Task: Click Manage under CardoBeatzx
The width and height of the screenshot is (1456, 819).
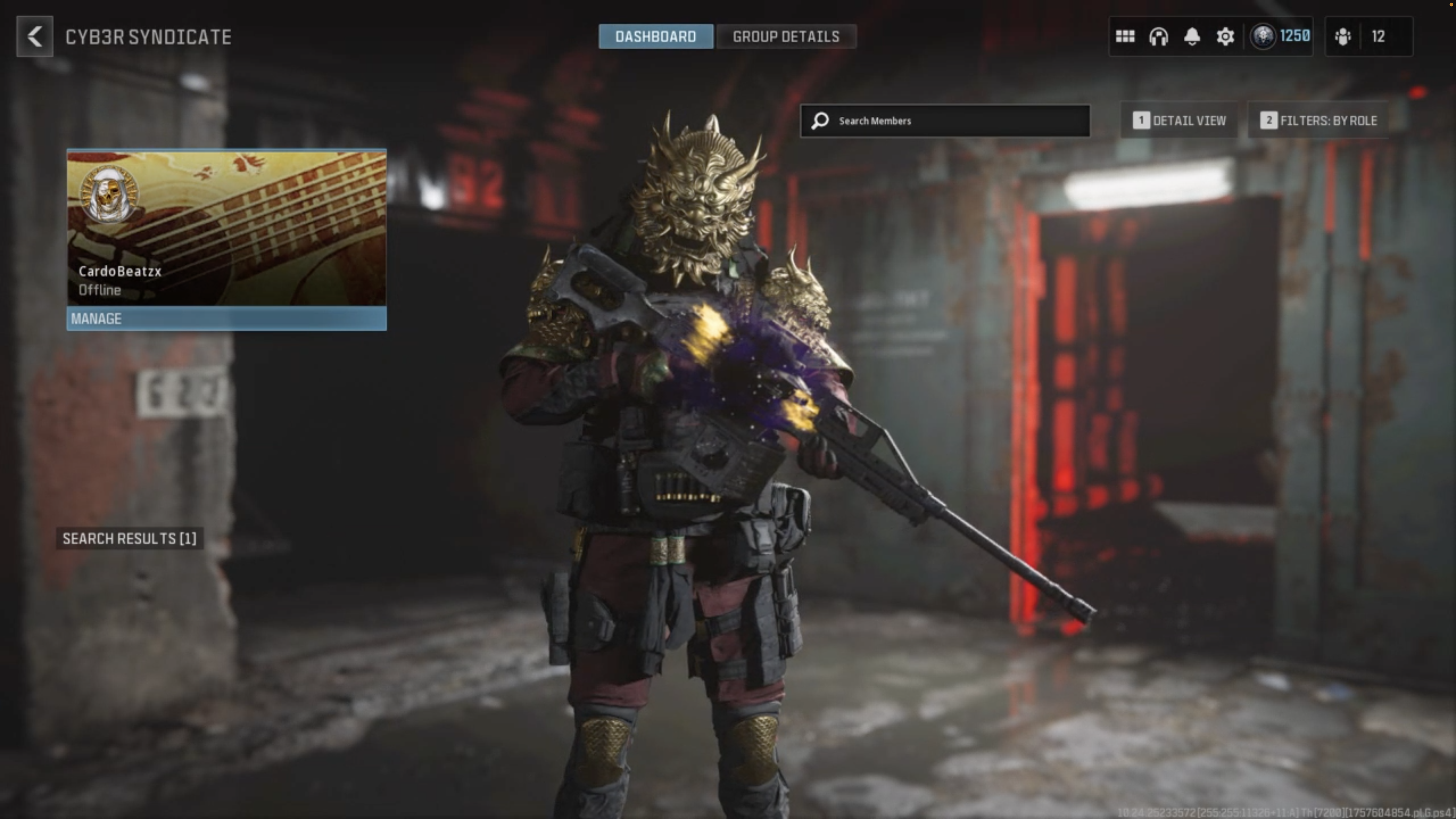Action: [227, 319]
